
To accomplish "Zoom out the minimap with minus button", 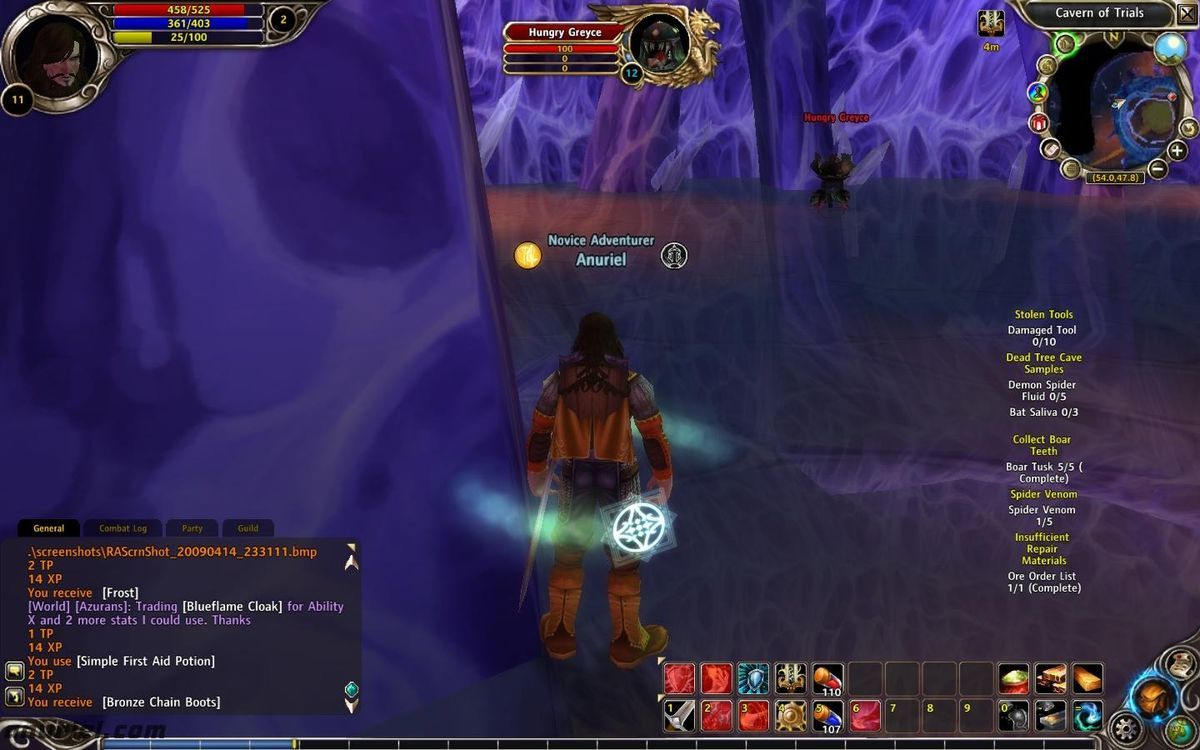I will pyautogui.click(x=1157, y=168).
